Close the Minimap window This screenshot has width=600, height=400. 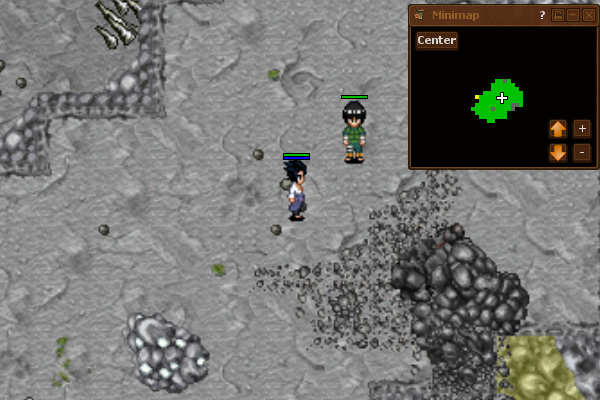click(x=587, y=15)
